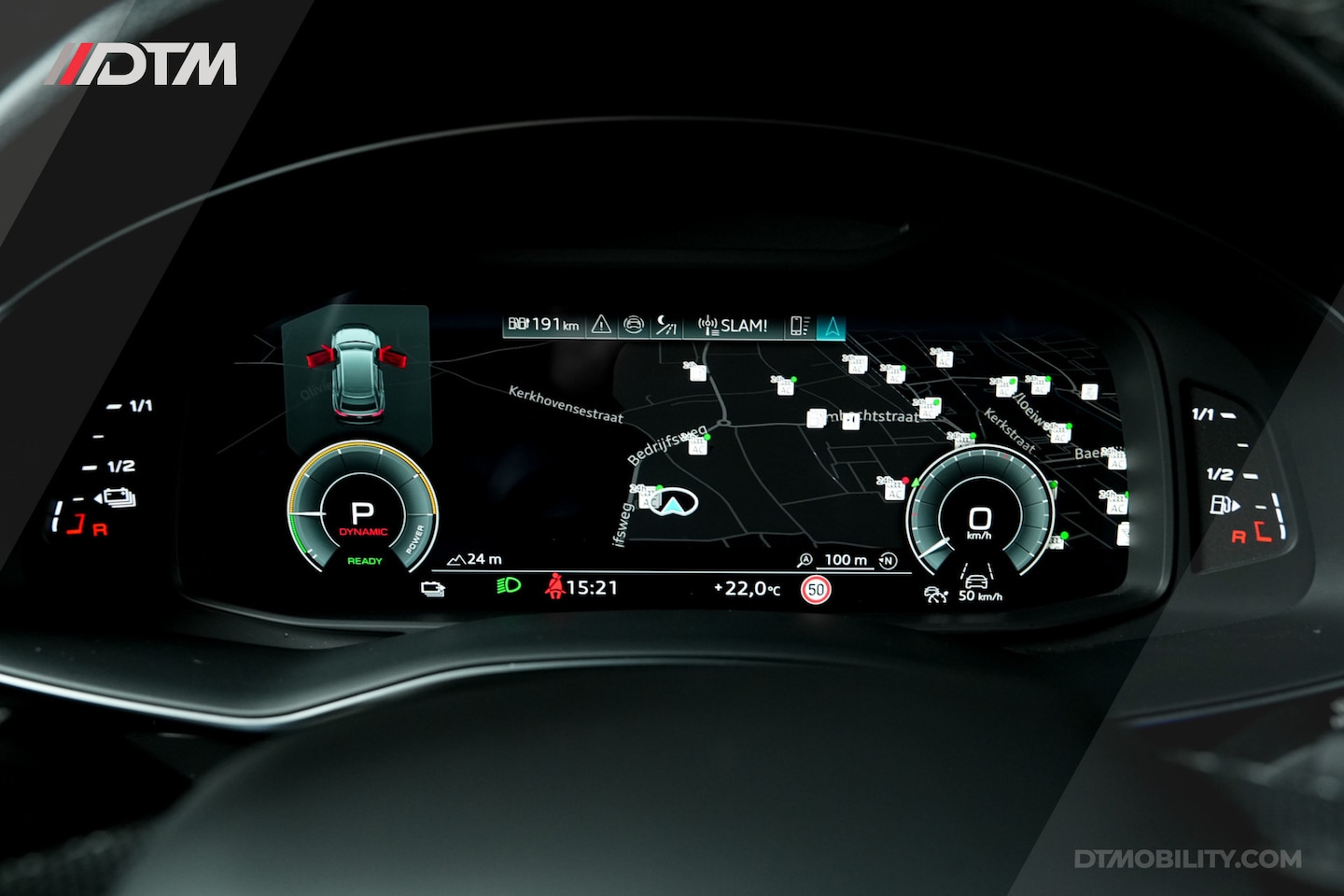Click the 50 speed limit sign

pos(816,589)
